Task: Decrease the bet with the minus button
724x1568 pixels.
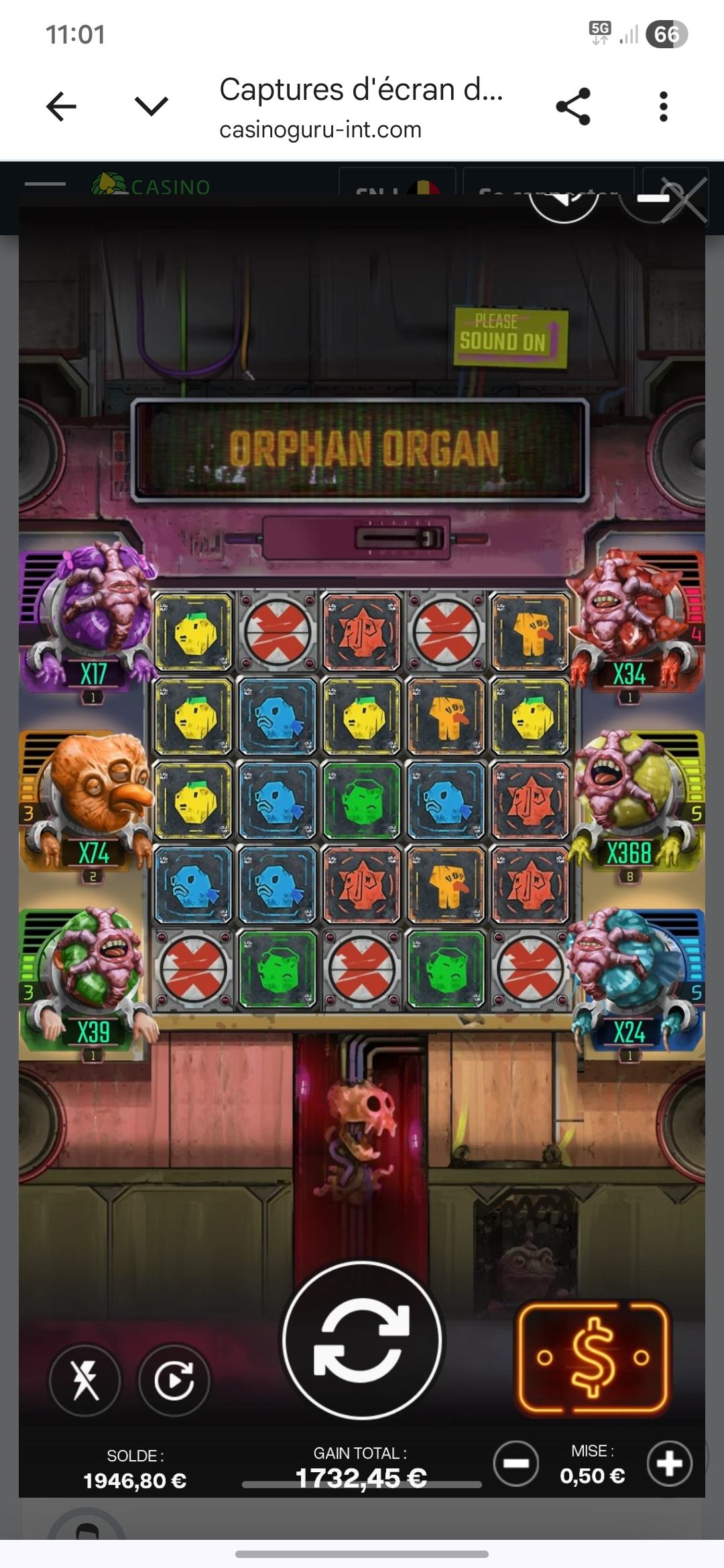Action: click(x=516, y=1464)
